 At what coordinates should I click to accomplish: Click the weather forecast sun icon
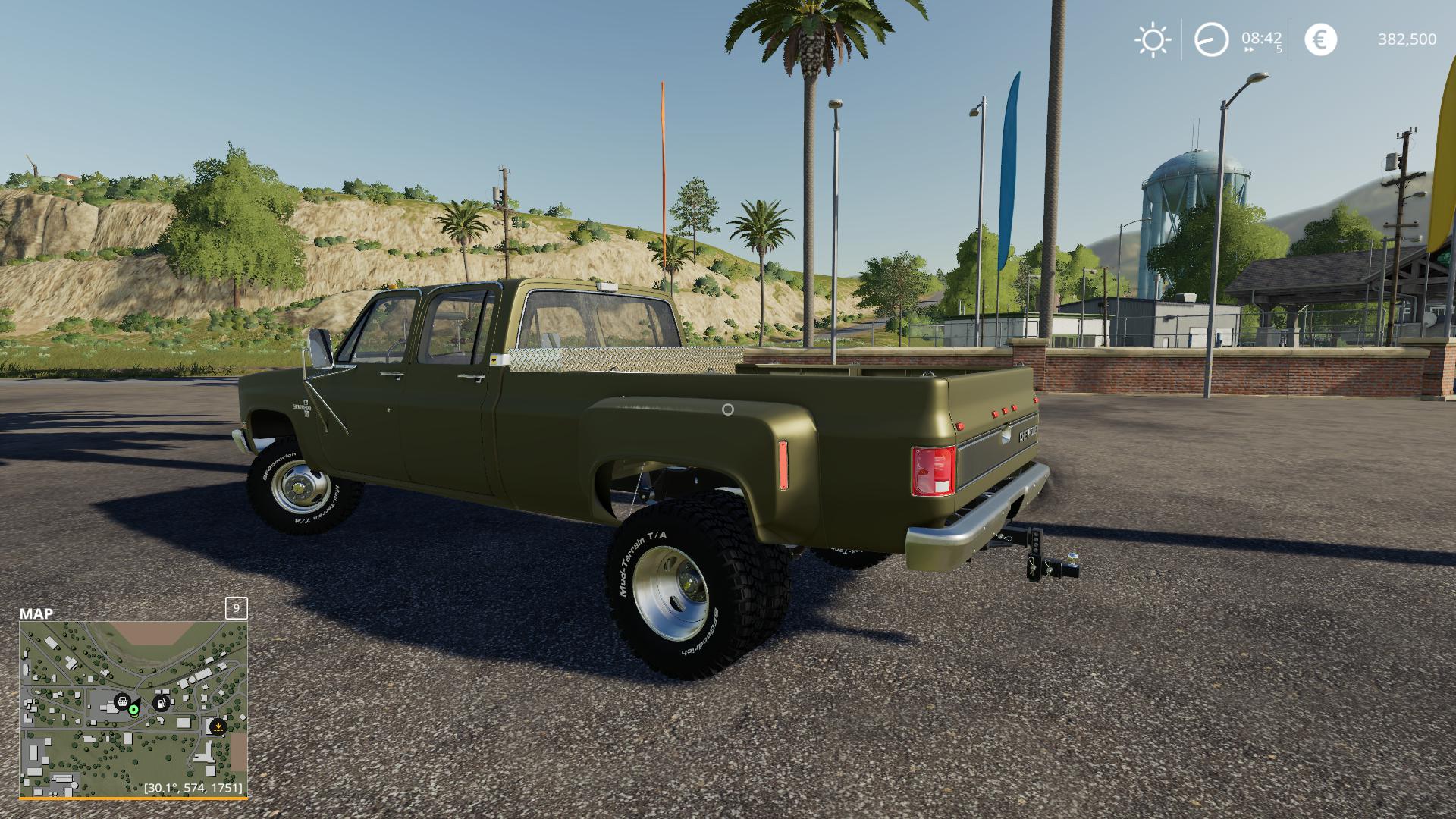click(x=1151, y=40)
